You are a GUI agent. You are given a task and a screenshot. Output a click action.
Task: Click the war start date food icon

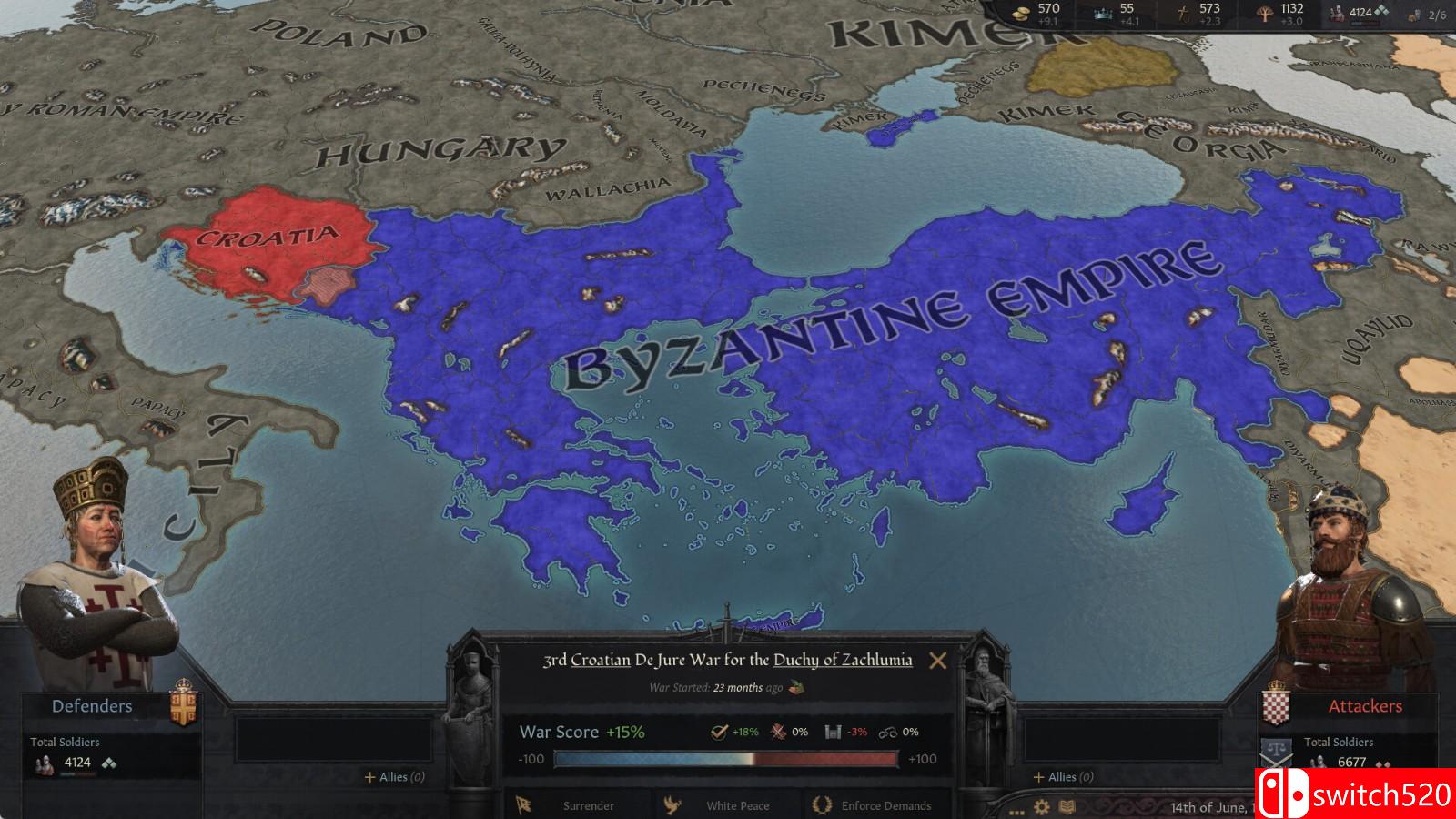(x=797, y=687)
